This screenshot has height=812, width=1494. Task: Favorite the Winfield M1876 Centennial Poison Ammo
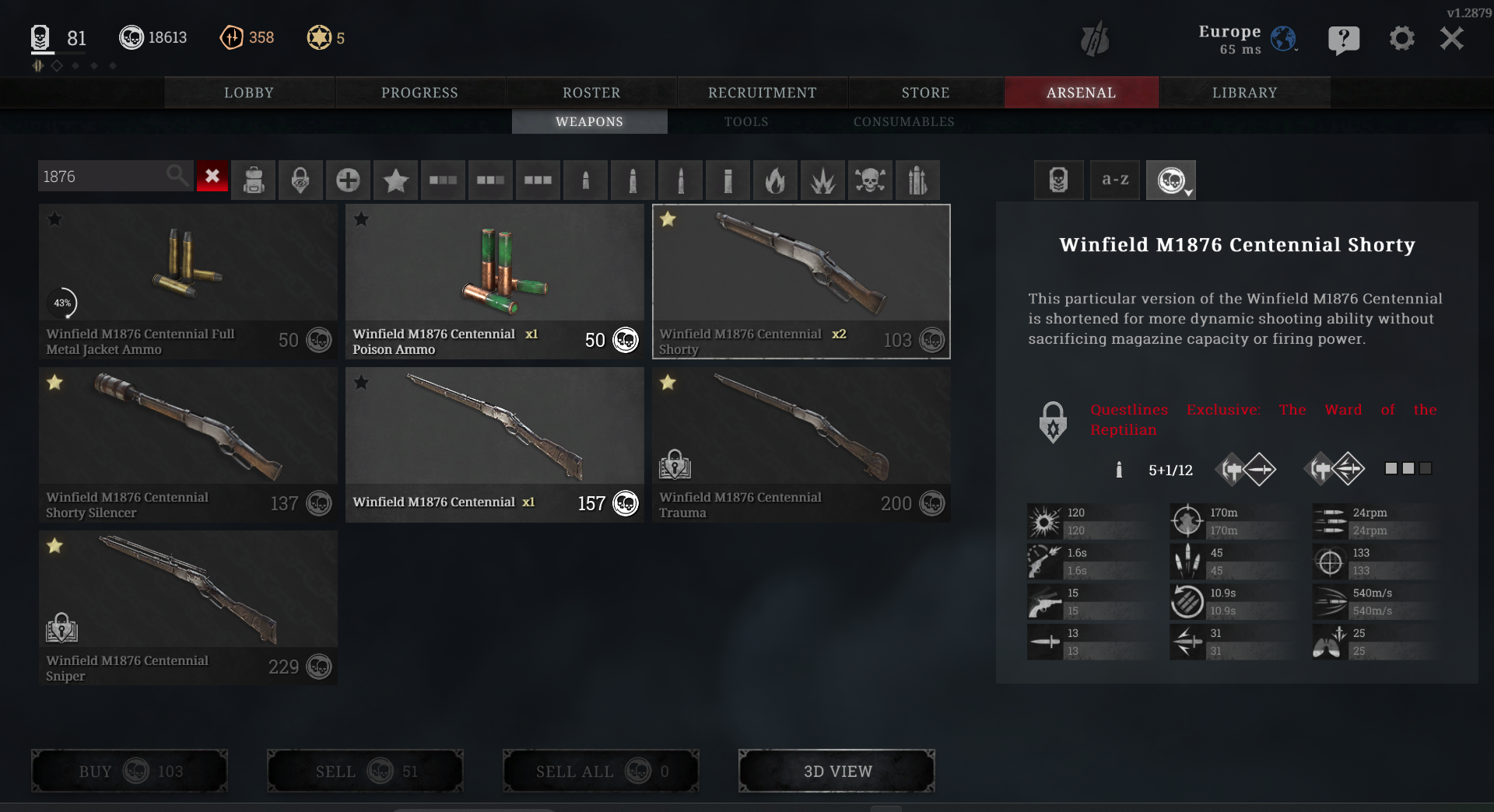click(360, 219)
